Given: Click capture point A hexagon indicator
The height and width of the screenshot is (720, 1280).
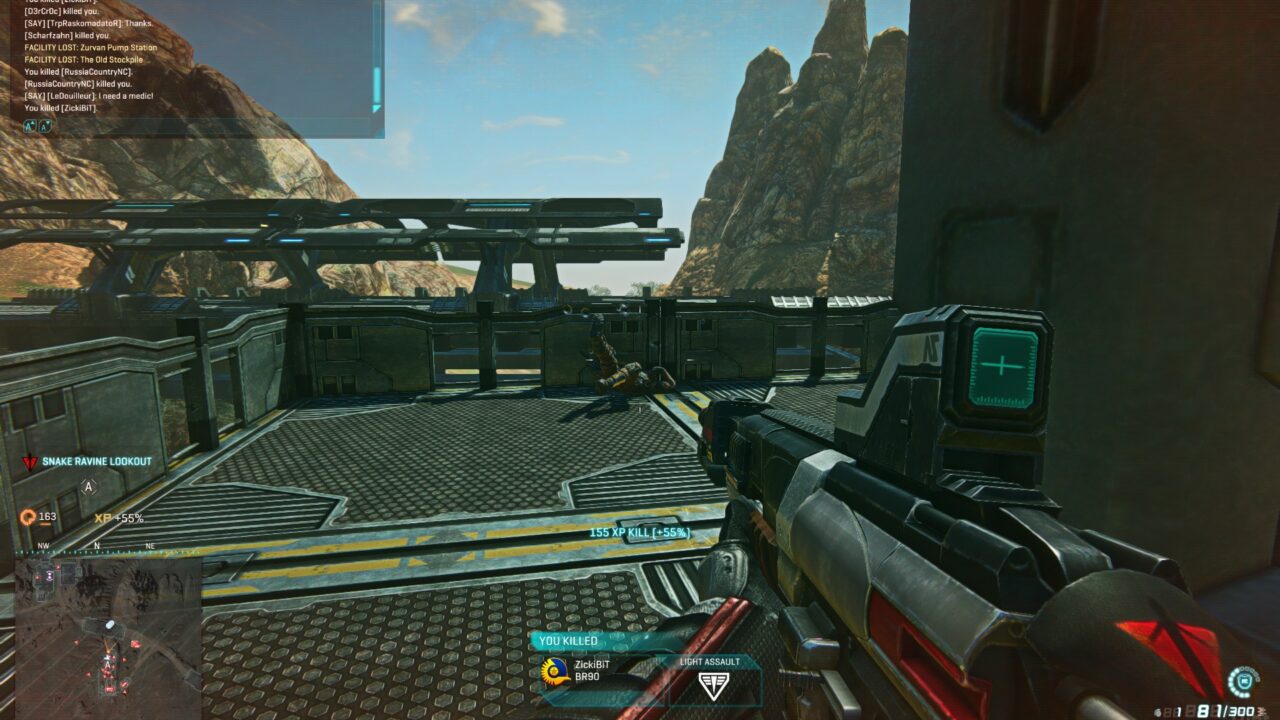Looking at the screenshot, I should coord(88,487).
